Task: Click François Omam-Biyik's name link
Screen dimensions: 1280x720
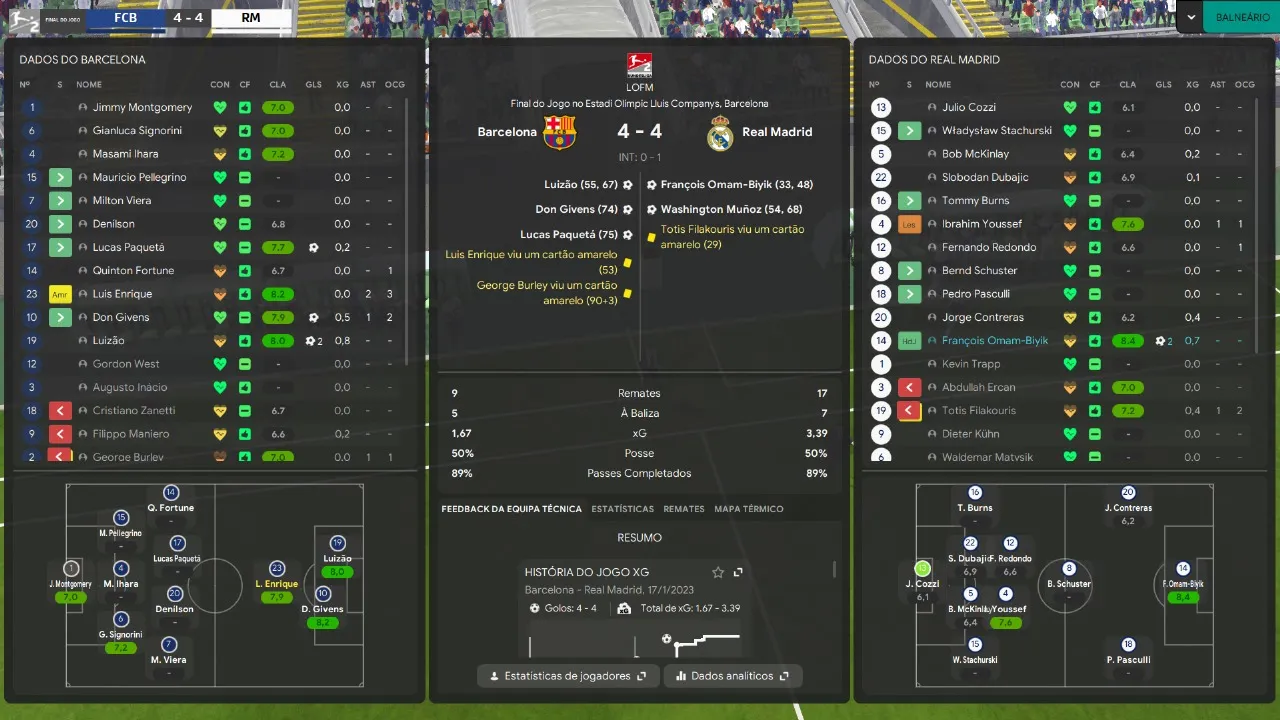Action: [994, 341]
